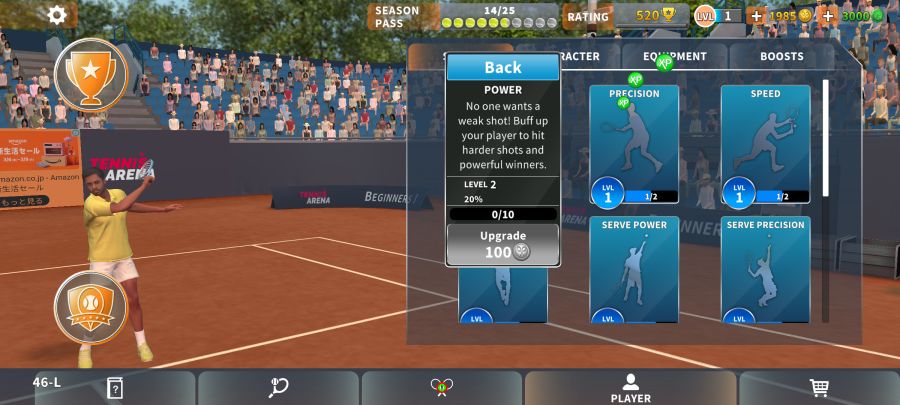Switch to the Equipment tab
The height and width of the screenshot is (405, 900).
675,57
